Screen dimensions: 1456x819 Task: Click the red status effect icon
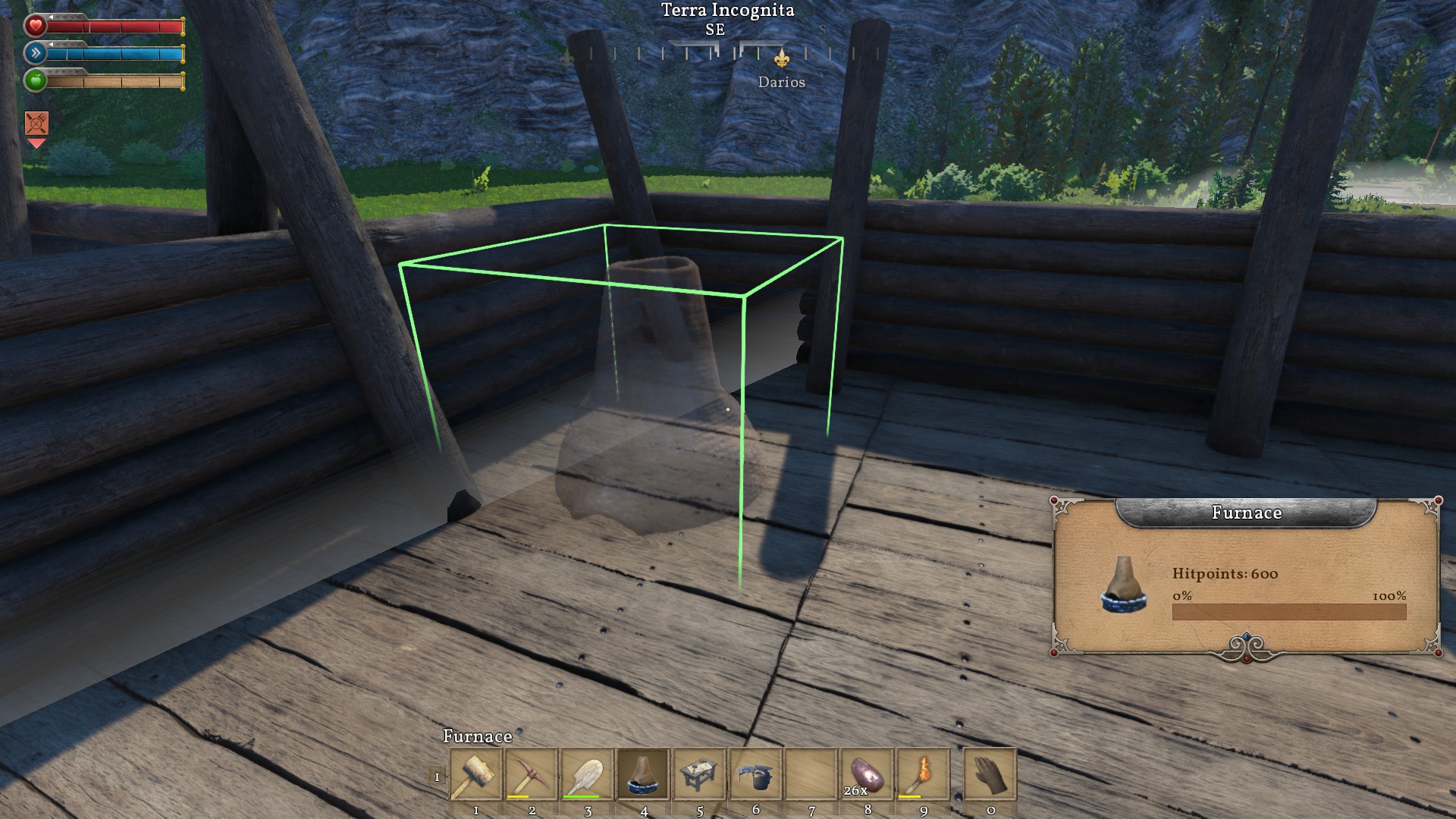pyautogui.click(x=36, y=122)
